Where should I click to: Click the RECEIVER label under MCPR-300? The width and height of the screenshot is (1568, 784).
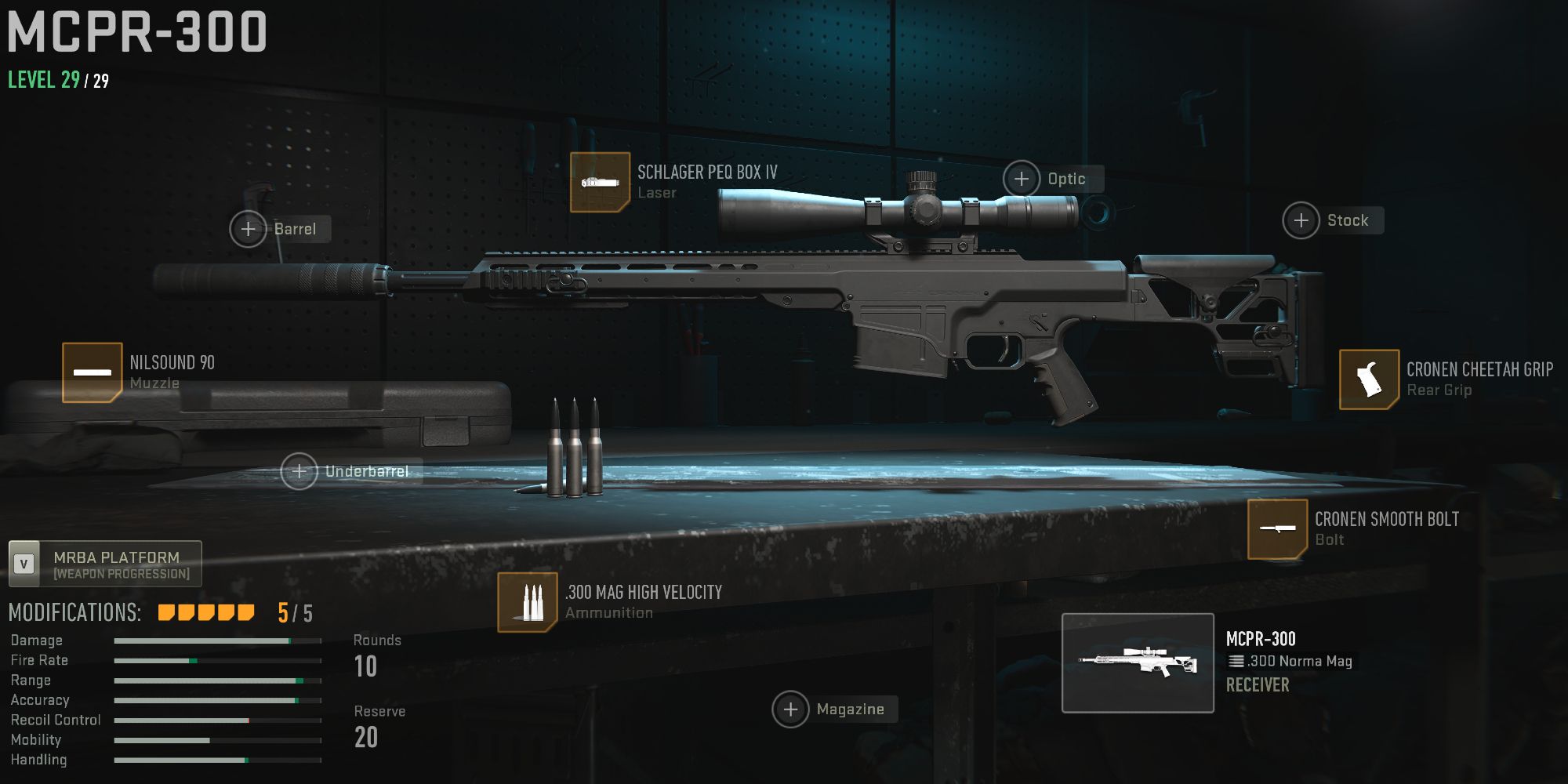pos(1258,684)
